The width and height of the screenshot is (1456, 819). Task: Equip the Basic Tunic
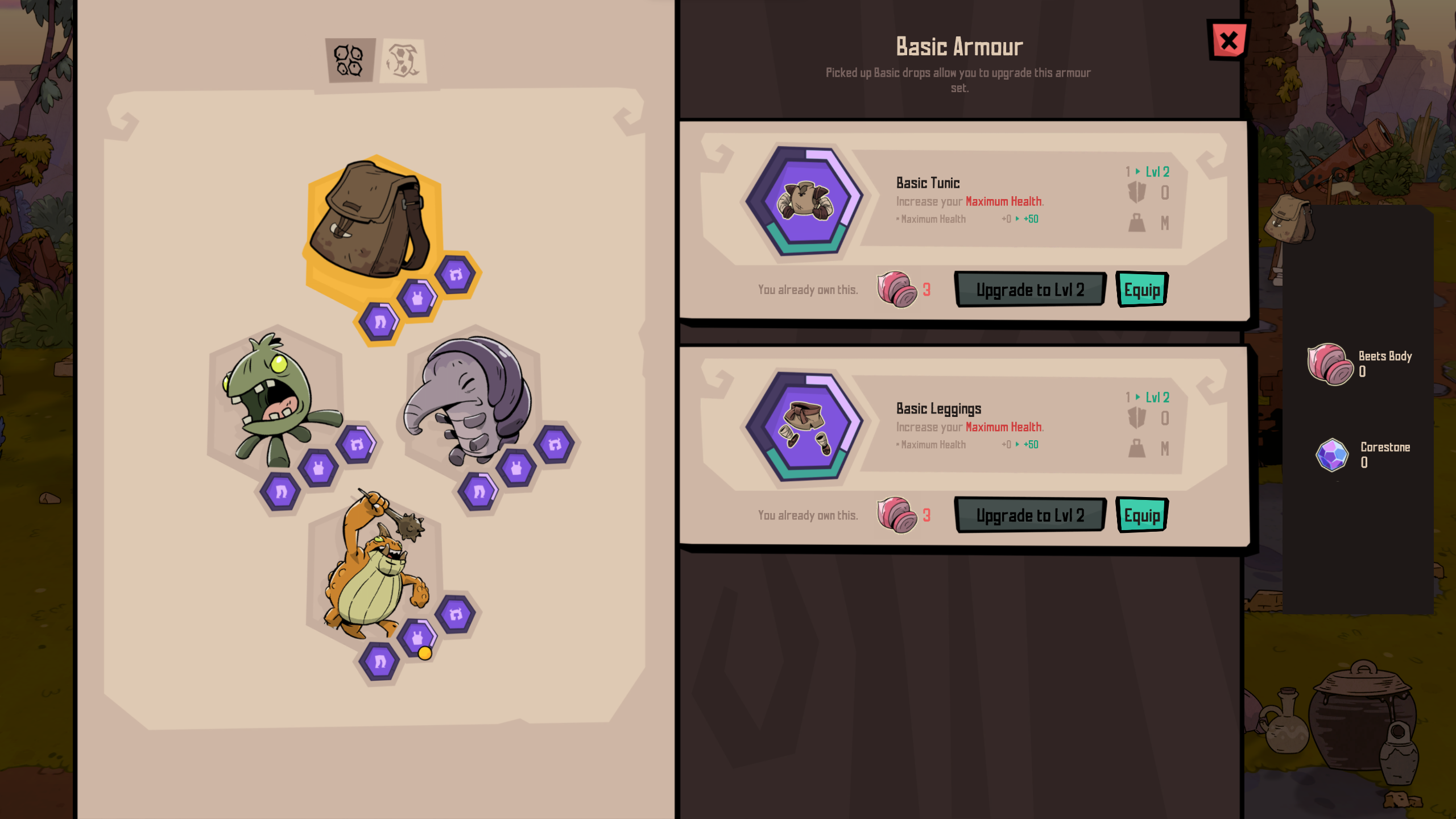(1141, 289)
